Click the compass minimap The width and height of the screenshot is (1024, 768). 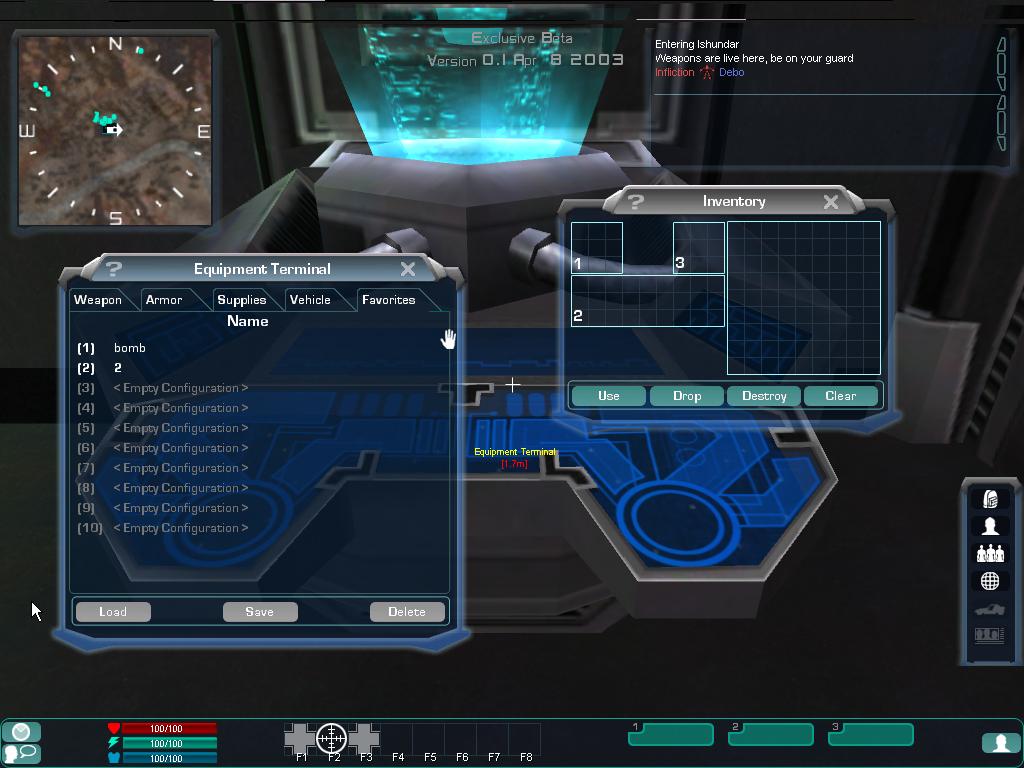point(115,131)
